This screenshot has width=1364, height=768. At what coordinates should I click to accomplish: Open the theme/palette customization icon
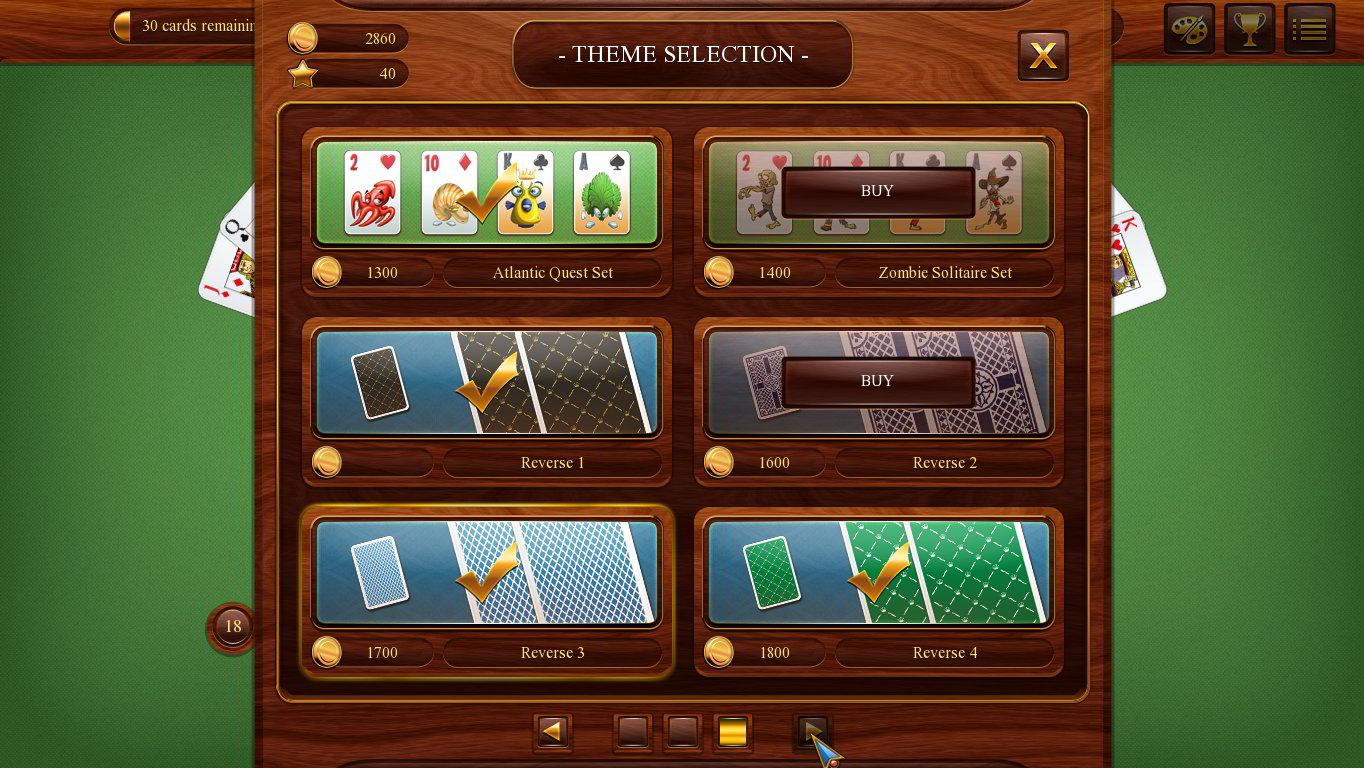[x=1189, y=29]
